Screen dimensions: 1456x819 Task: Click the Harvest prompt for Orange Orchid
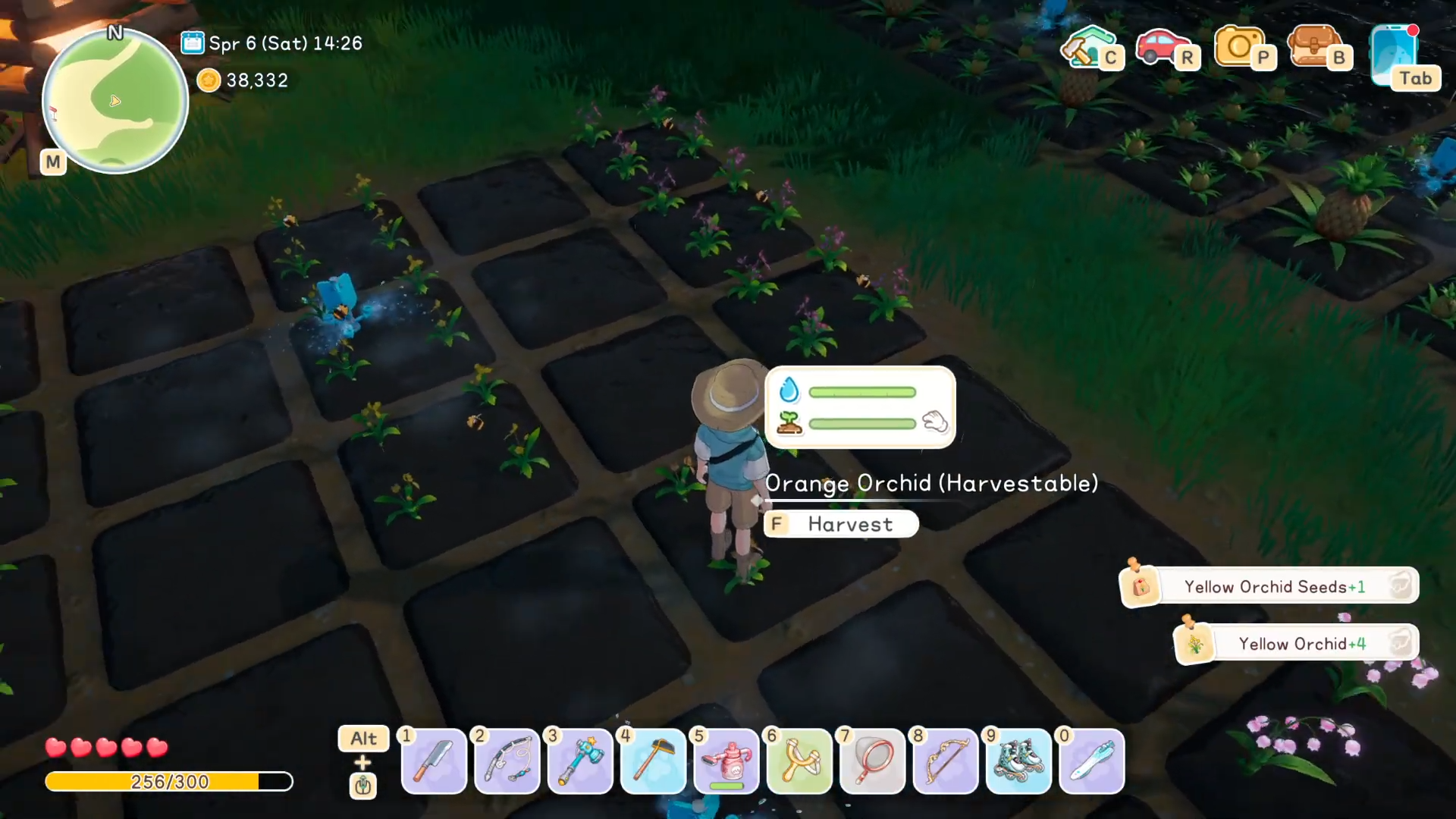[x=841, y=524]
